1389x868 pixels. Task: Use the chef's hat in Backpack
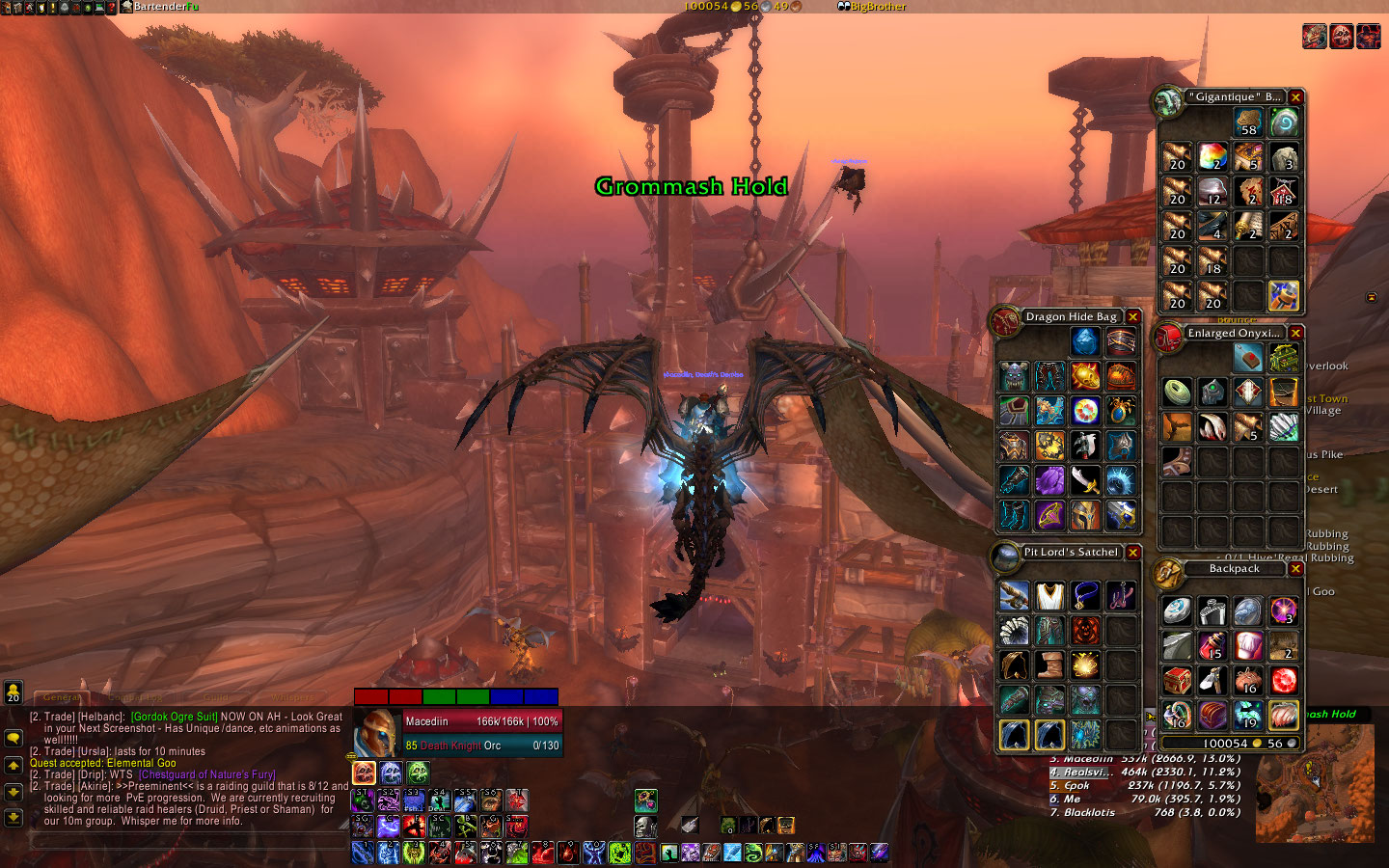pyautogui.click(x=1248, y=644)
